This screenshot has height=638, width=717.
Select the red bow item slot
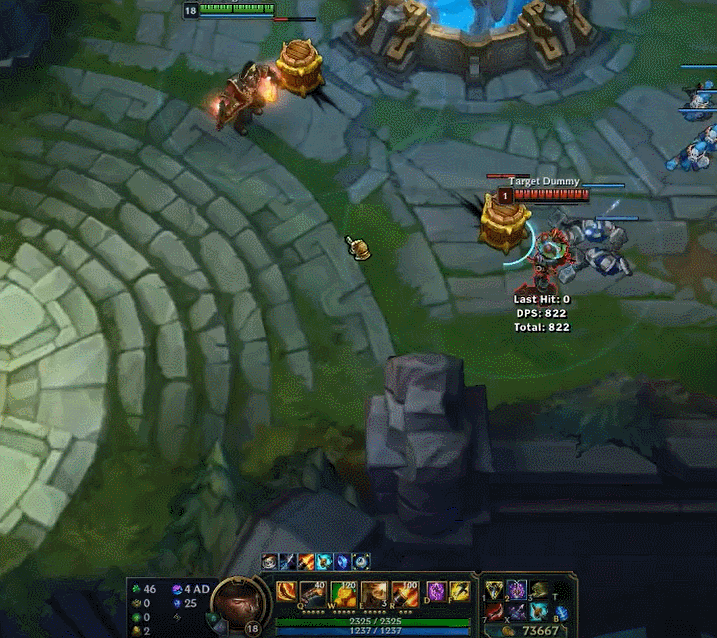click(495, 612)
